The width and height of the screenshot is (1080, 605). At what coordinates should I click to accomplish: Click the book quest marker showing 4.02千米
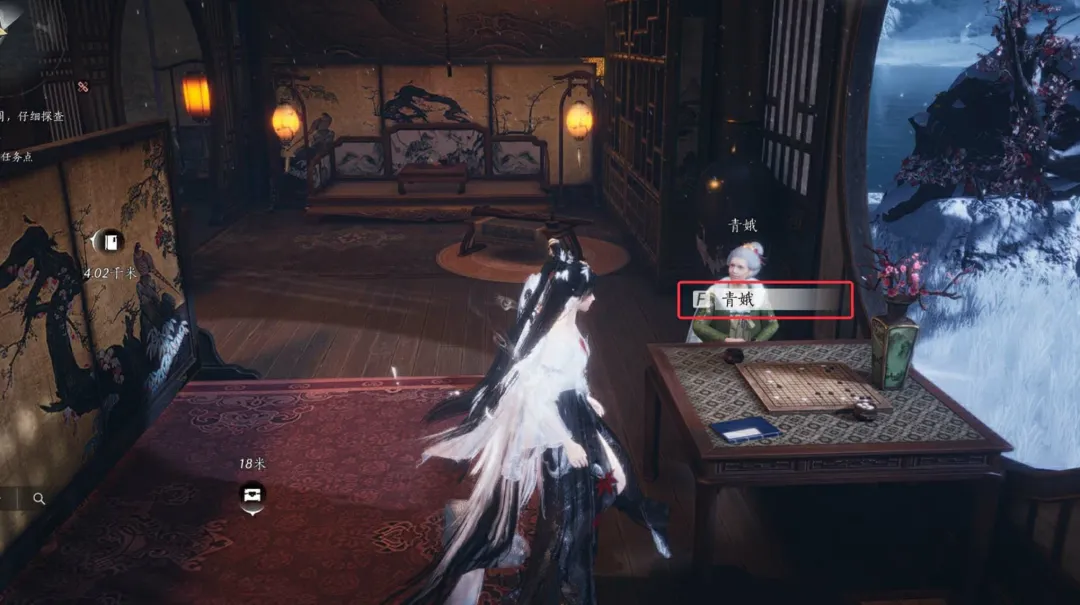pos(105,241)
